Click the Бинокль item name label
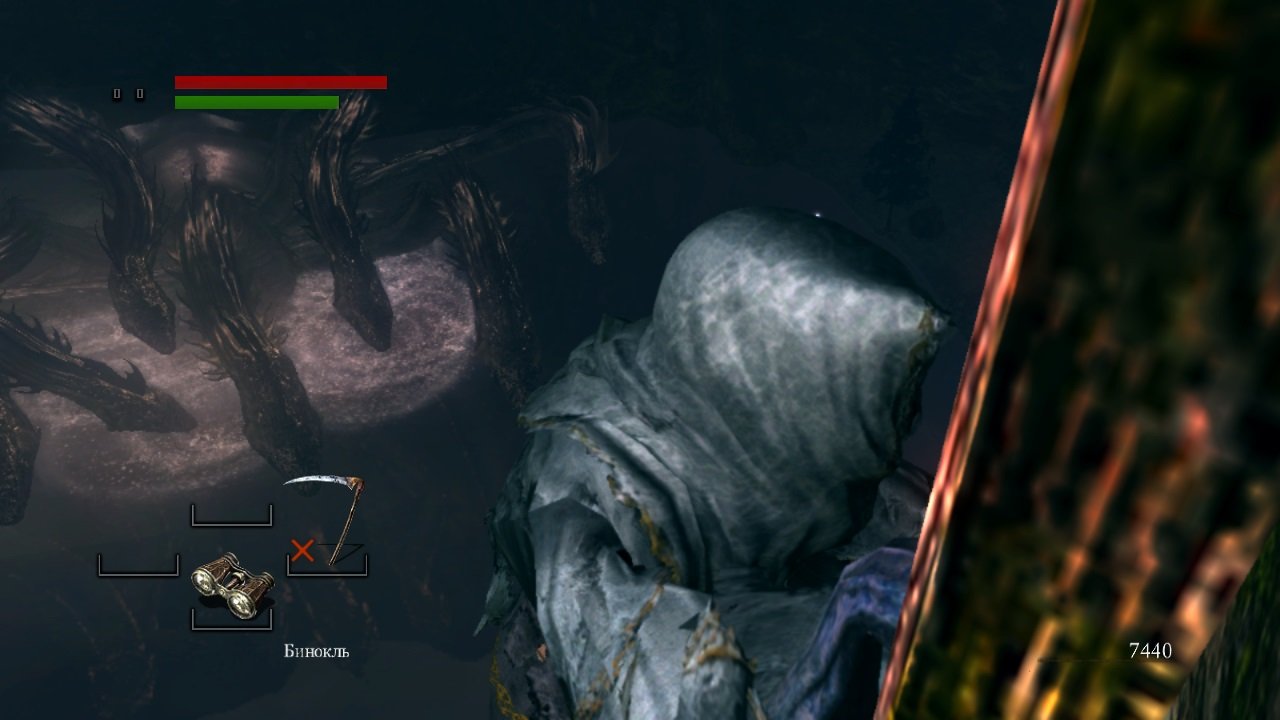This screenshot has width=1280, height=720. (314, 651)
